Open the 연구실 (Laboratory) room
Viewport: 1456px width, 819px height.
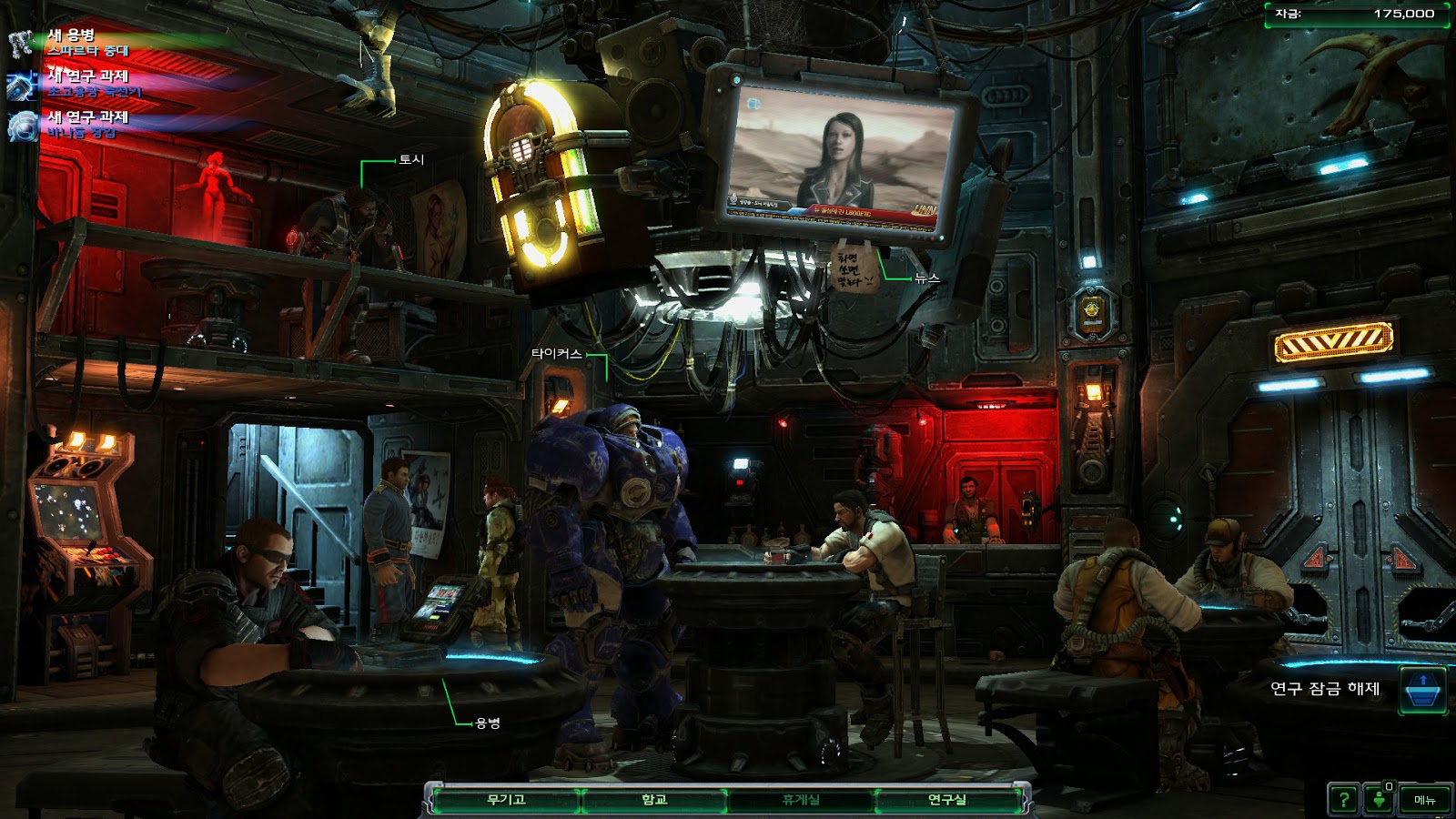[x=947, y=800]
